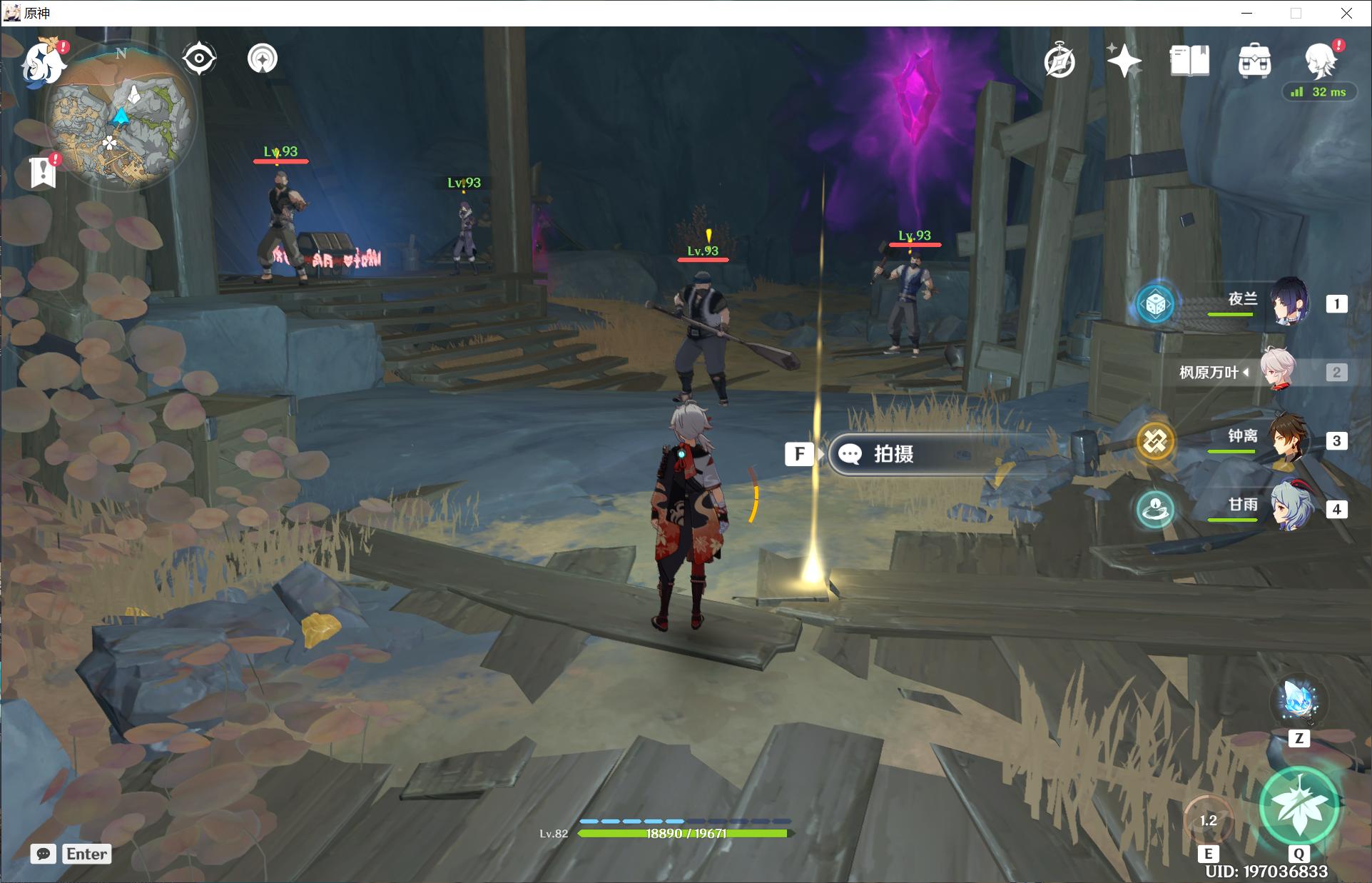
Task: Open the adventurer handbook book icon
Action: [1189, 61]
